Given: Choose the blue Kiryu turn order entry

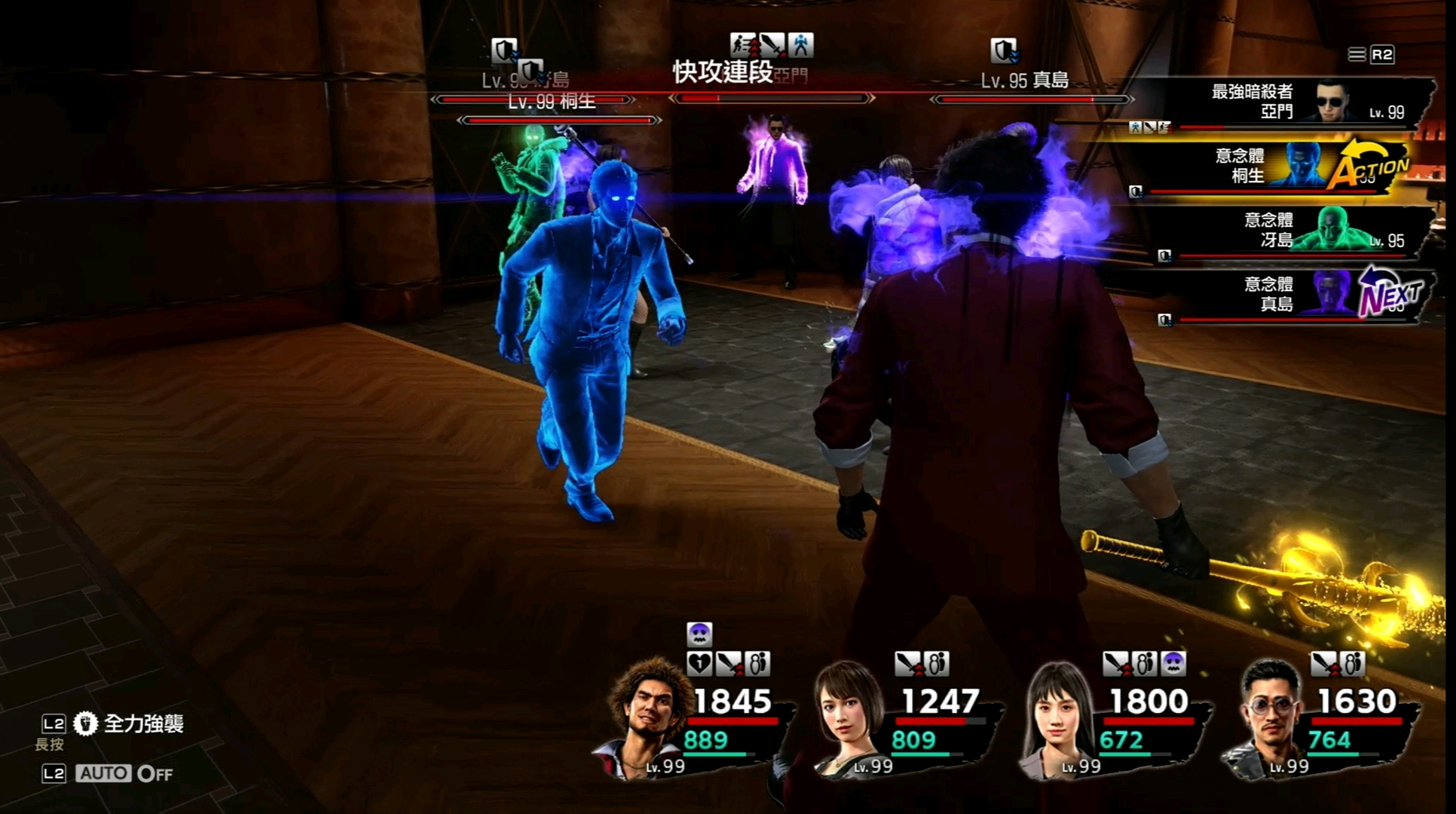Looking at the screenshot, I should pos(1274,167).
